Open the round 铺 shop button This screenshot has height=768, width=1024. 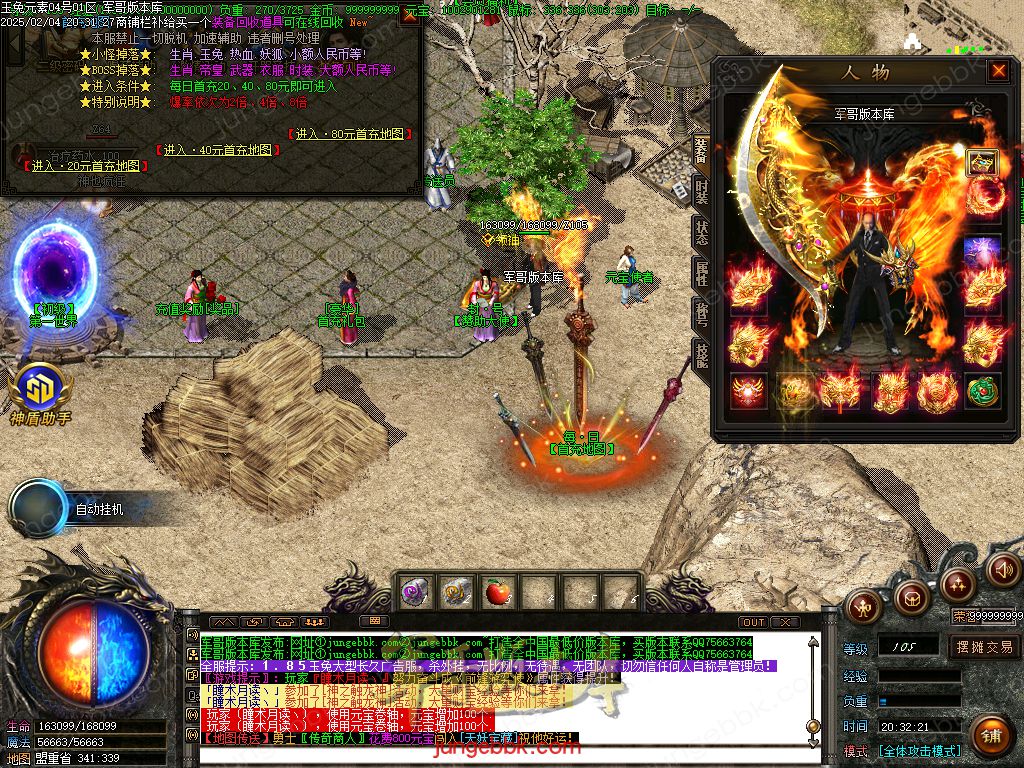990,735
